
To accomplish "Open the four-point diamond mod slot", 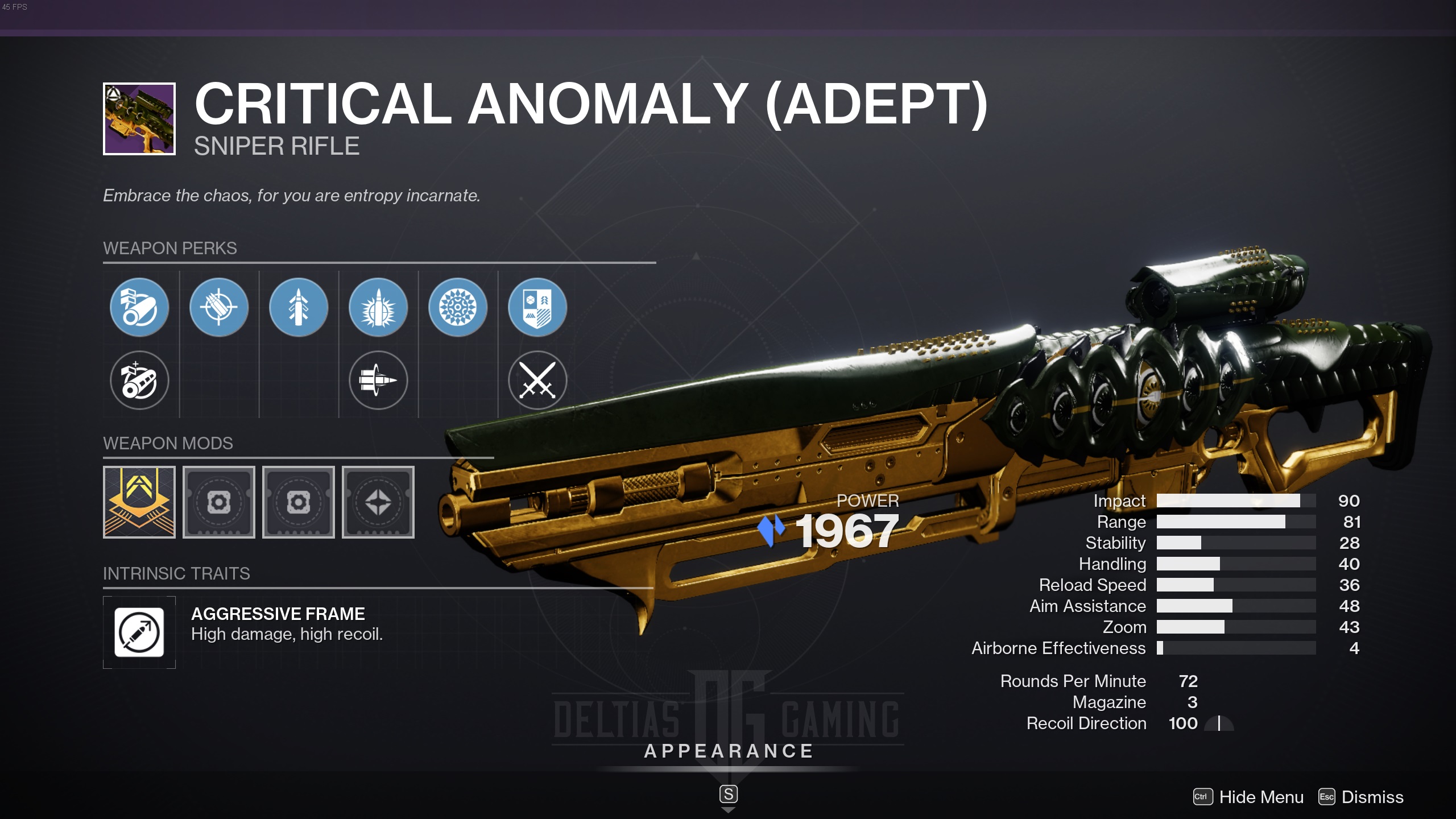I will click(378, 502).
